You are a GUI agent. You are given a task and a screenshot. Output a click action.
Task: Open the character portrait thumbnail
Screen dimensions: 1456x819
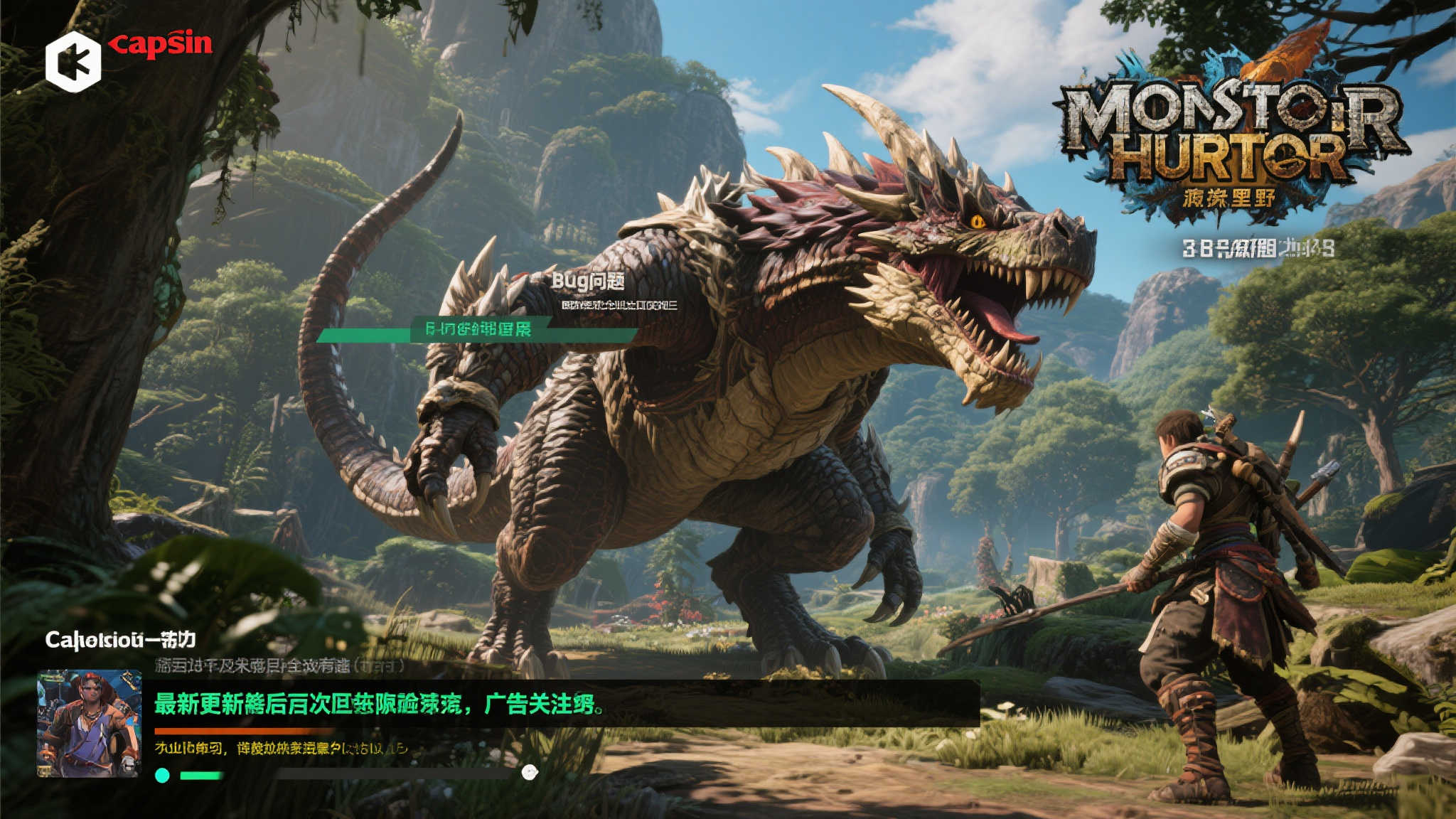90,723
